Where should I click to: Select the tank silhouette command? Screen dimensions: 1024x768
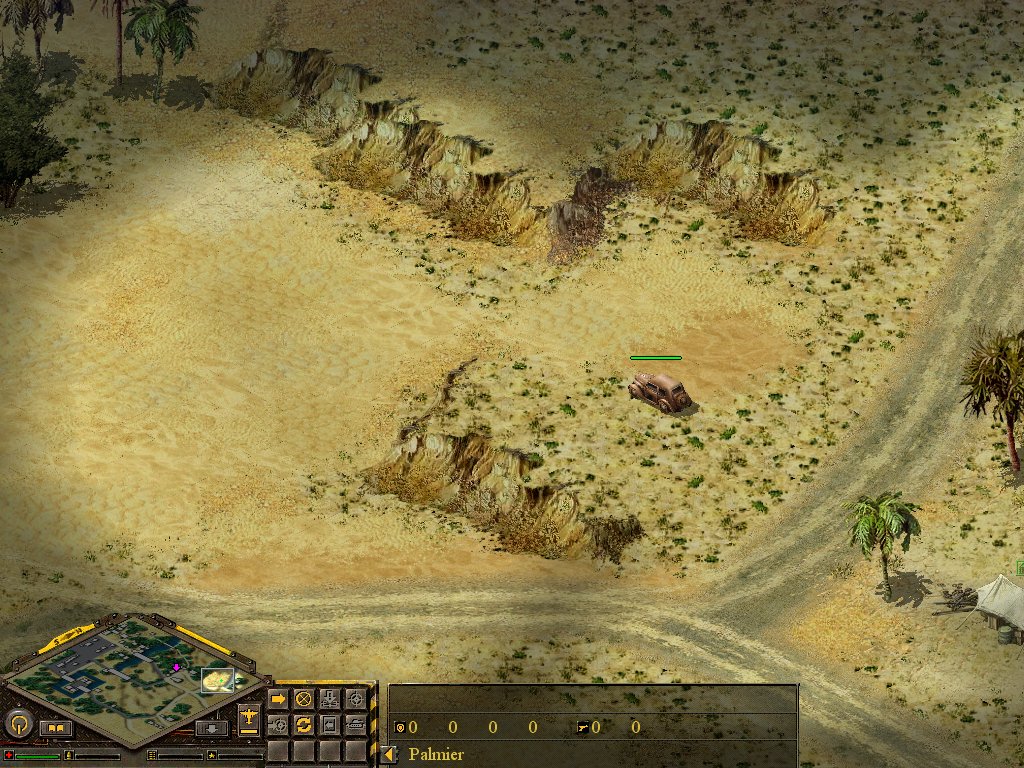355,724
